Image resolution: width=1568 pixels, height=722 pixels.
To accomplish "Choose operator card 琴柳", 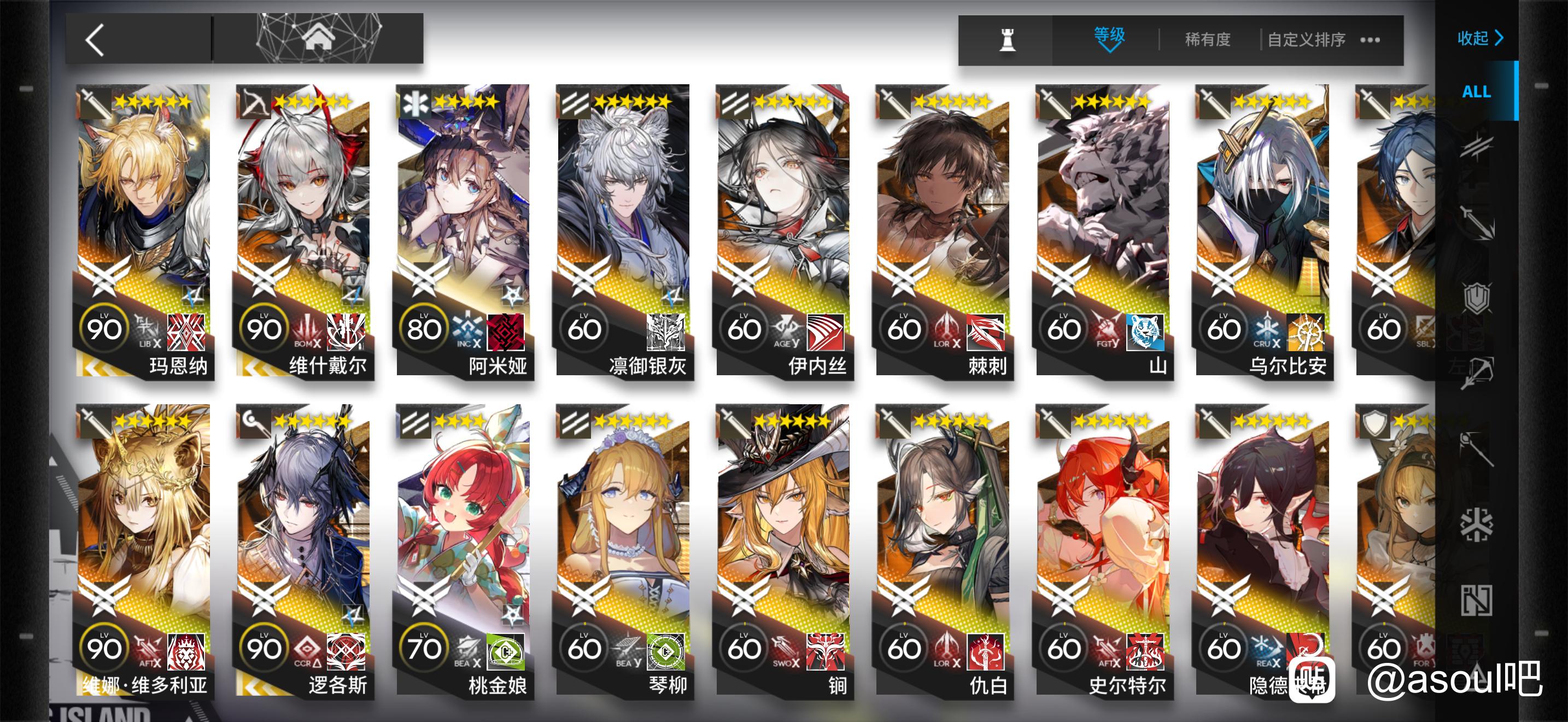I will tap(623, 550).
